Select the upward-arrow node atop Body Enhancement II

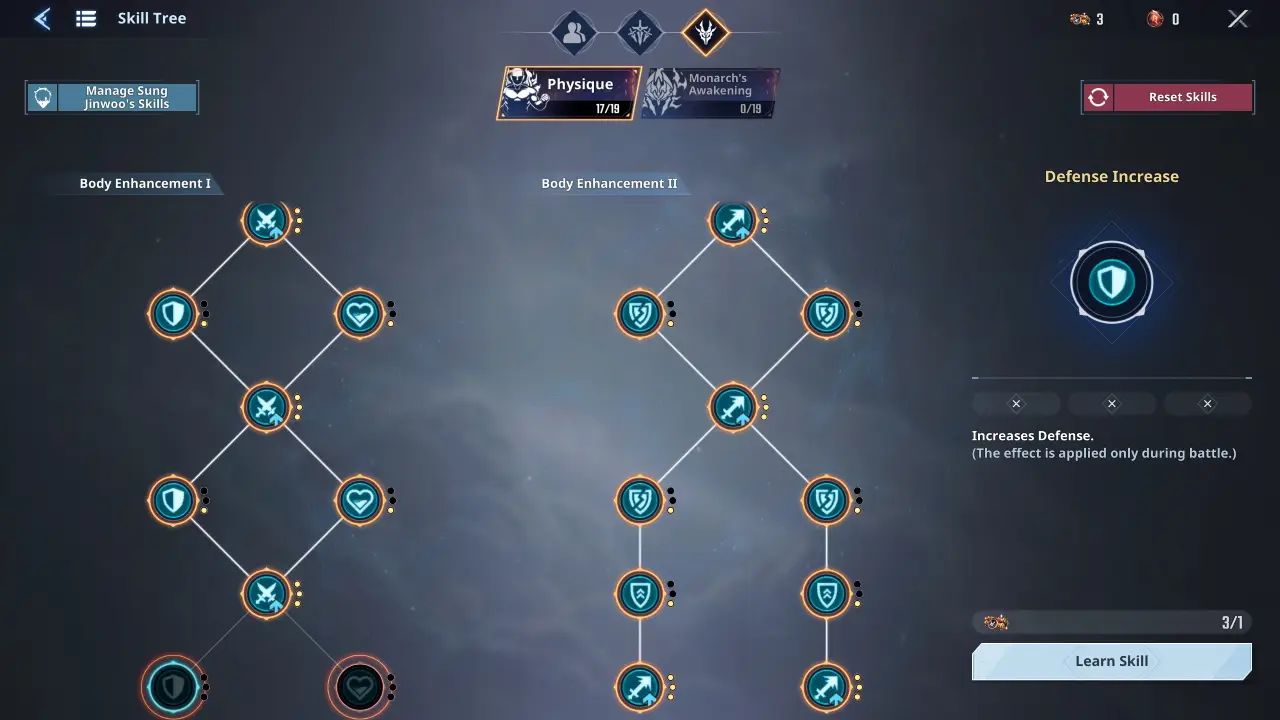tap(735, 221)
